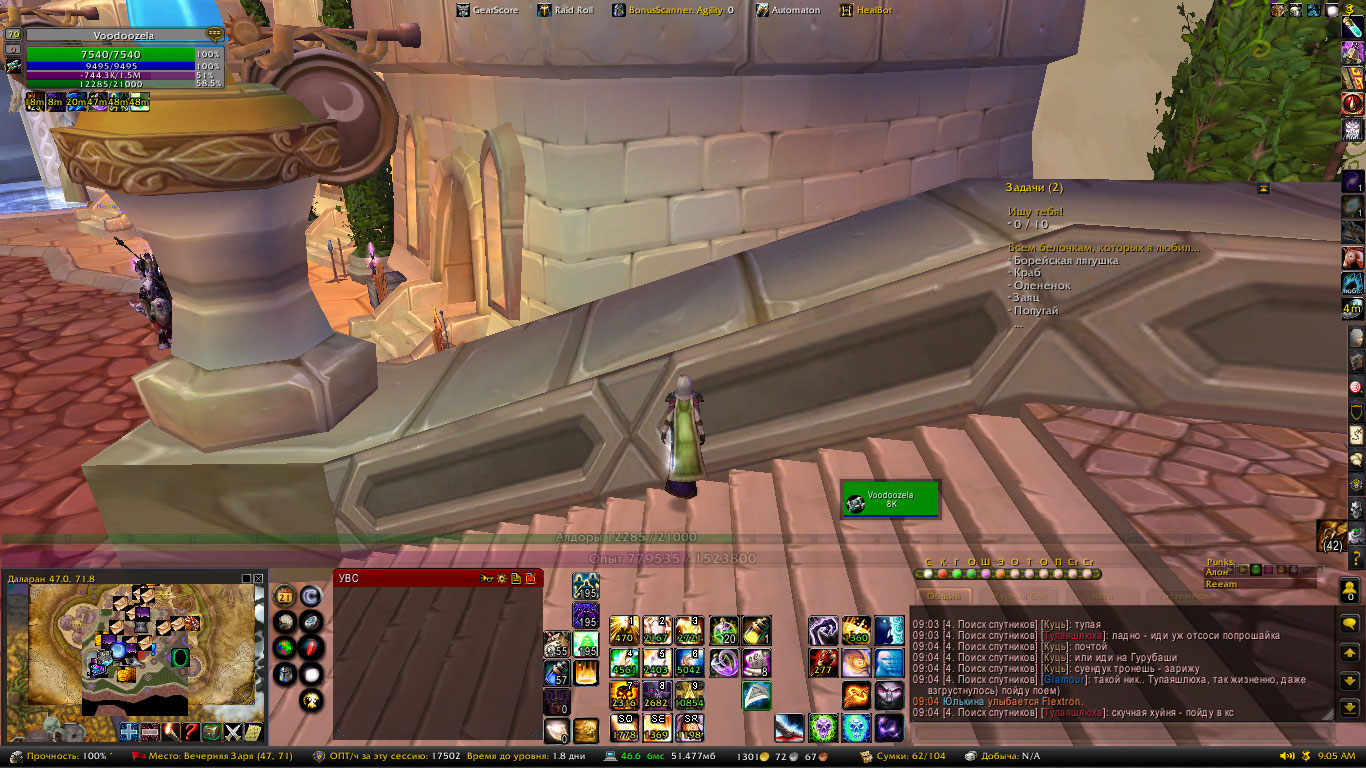The height and width of the screenshot is (768, 1366).
Task: Collapse the Задачи quest tracker
Action: coord(1264,188)
